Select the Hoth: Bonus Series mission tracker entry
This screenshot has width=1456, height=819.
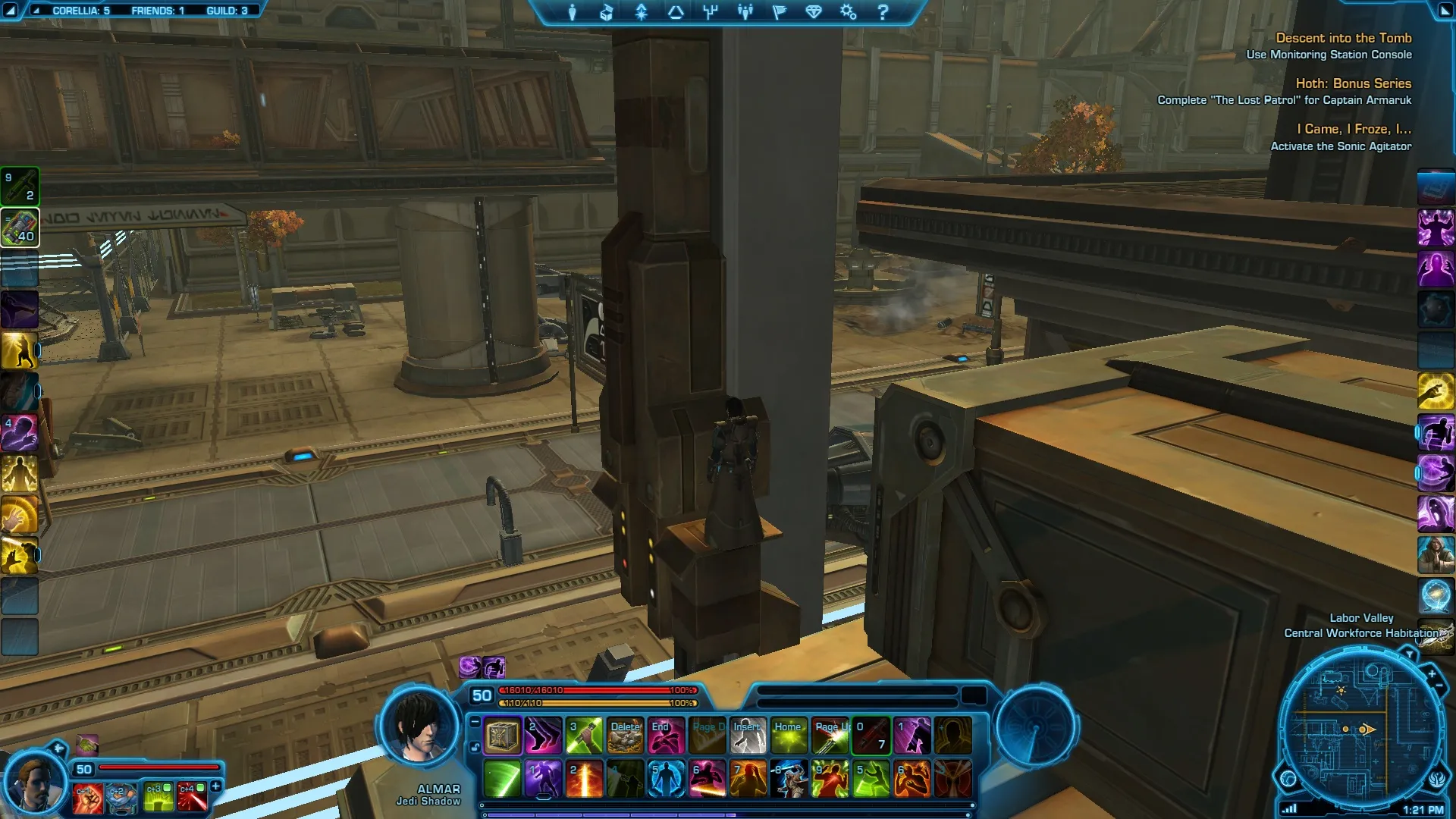point(1353,83)
